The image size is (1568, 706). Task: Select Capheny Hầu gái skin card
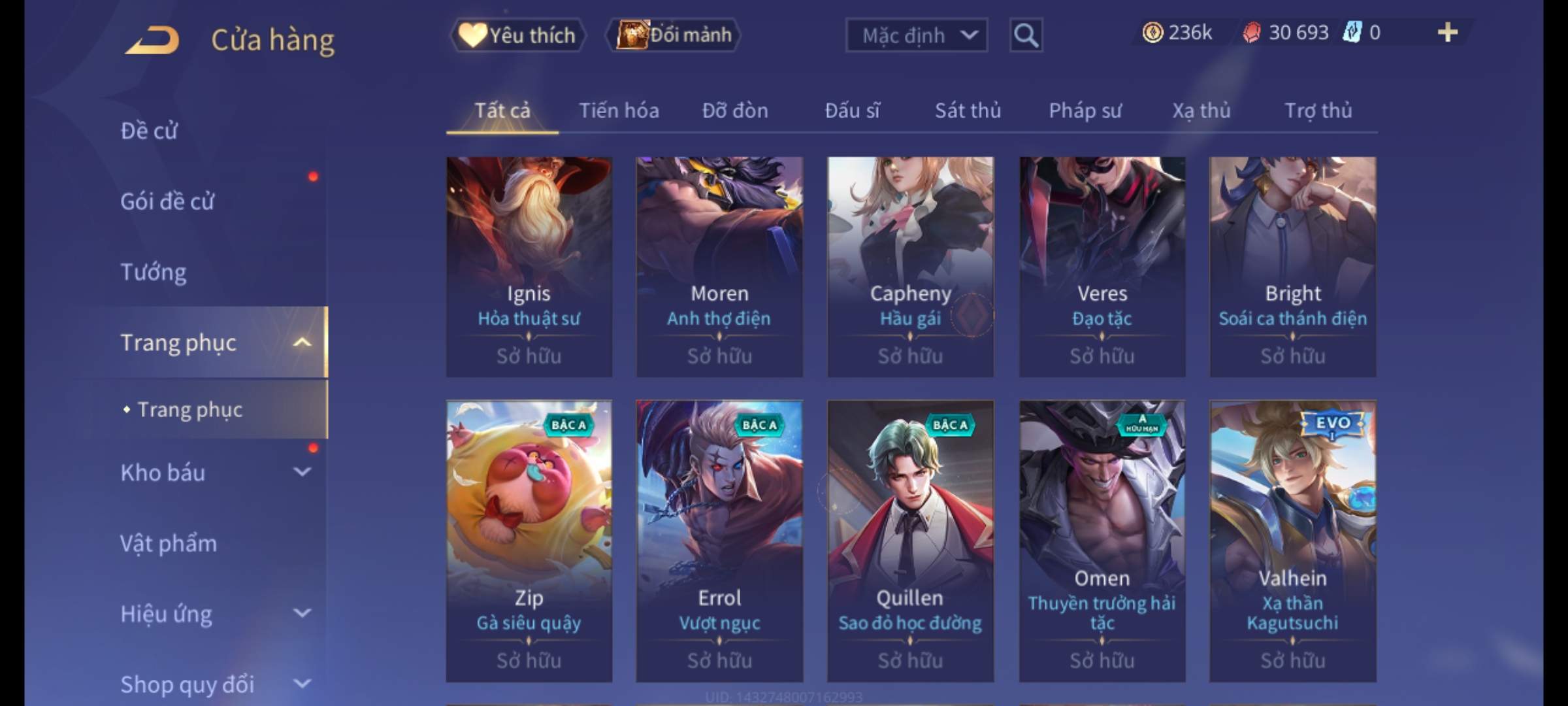pyautogui.click(x=910, y=266)
